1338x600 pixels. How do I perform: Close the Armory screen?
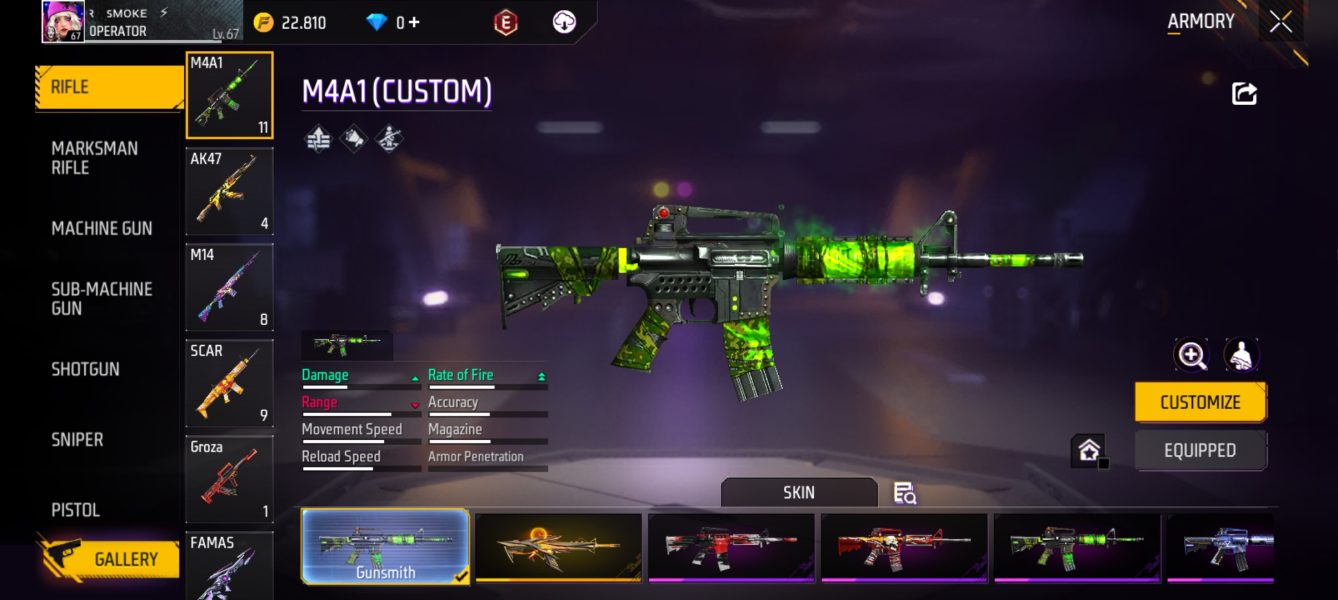point(1281,22)
